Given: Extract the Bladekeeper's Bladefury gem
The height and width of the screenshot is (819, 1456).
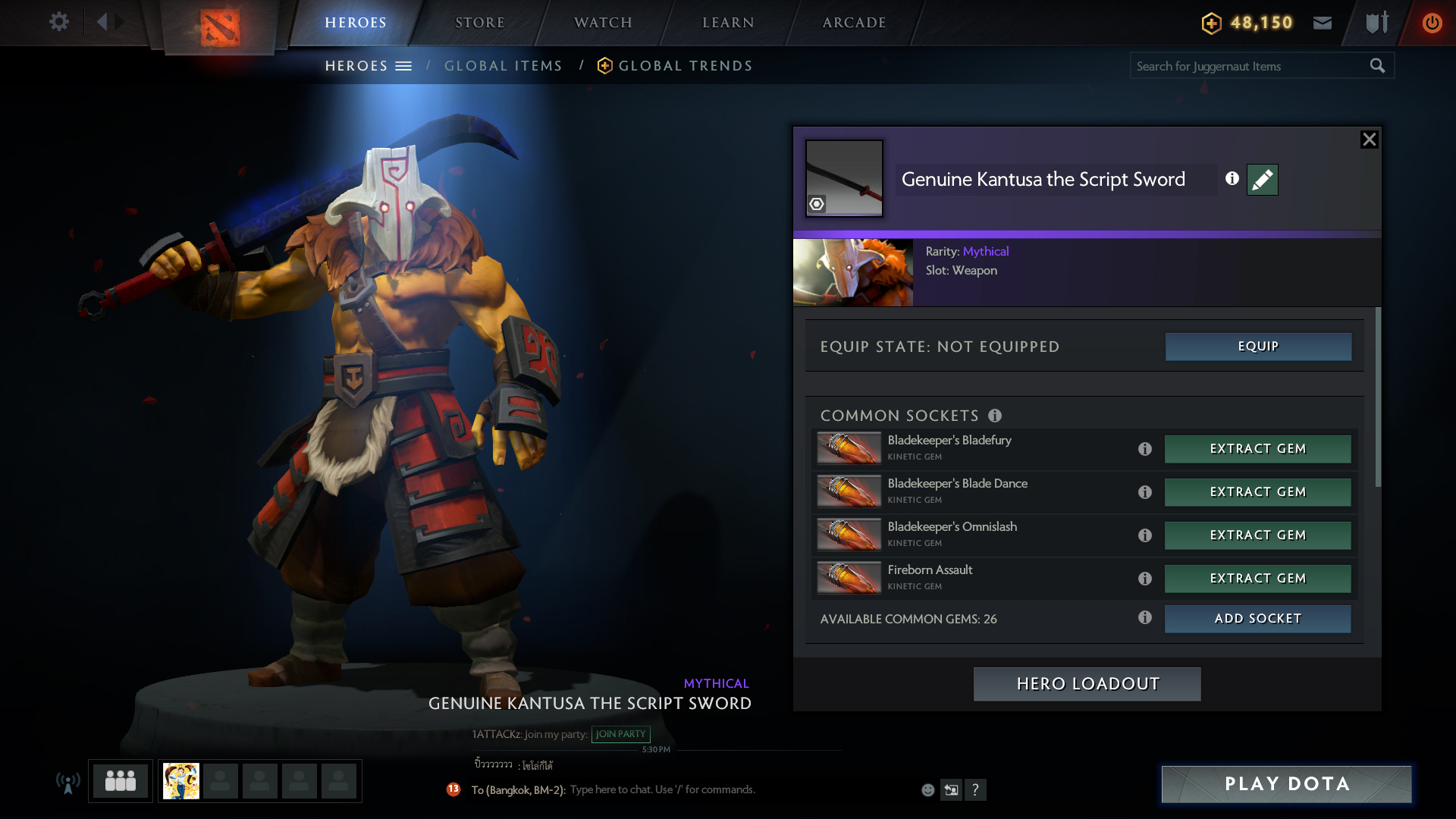Looking at the screenshot, I should tap(1257, 449).
